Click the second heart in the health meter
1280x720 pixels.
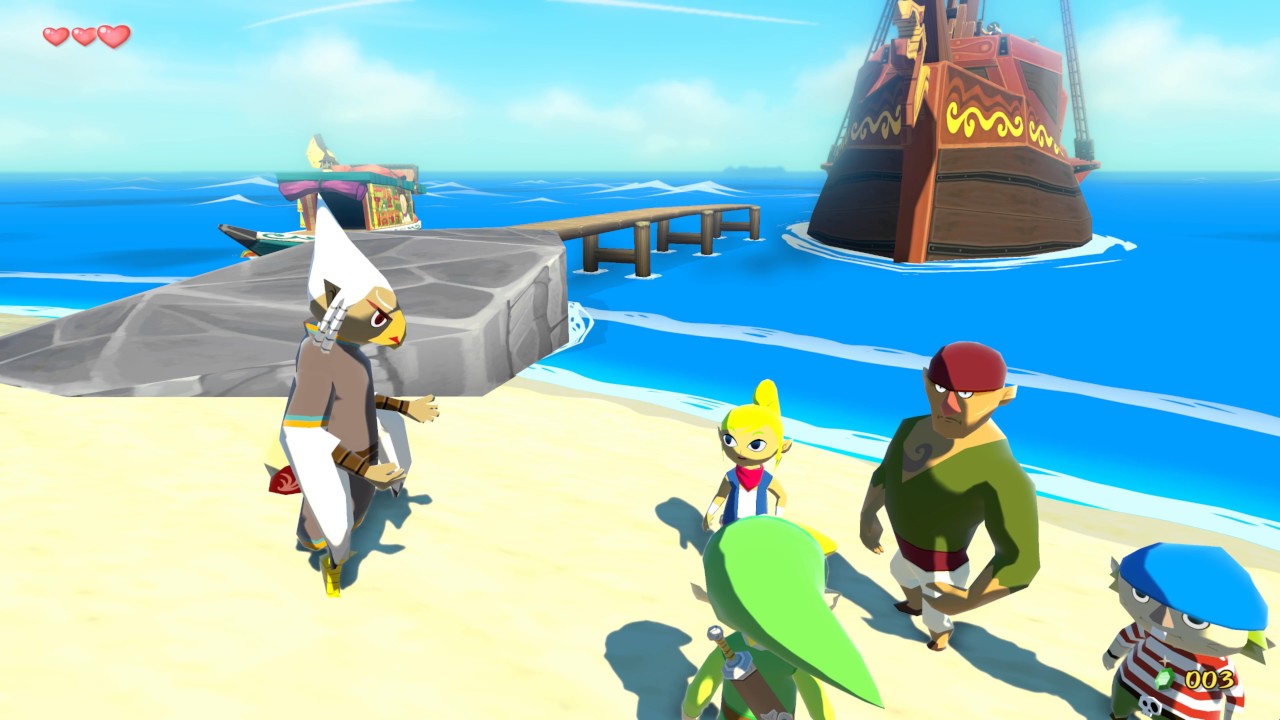click(x=82, y=34)
